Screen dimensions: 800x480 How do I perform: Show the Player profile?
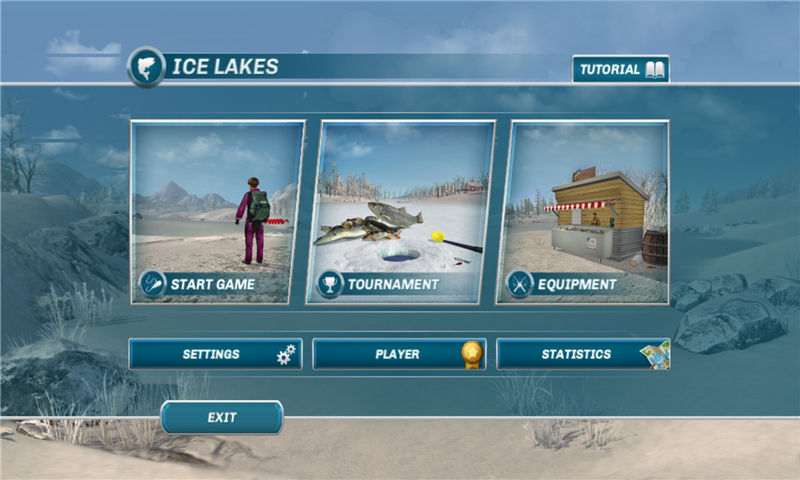(399, 354)
